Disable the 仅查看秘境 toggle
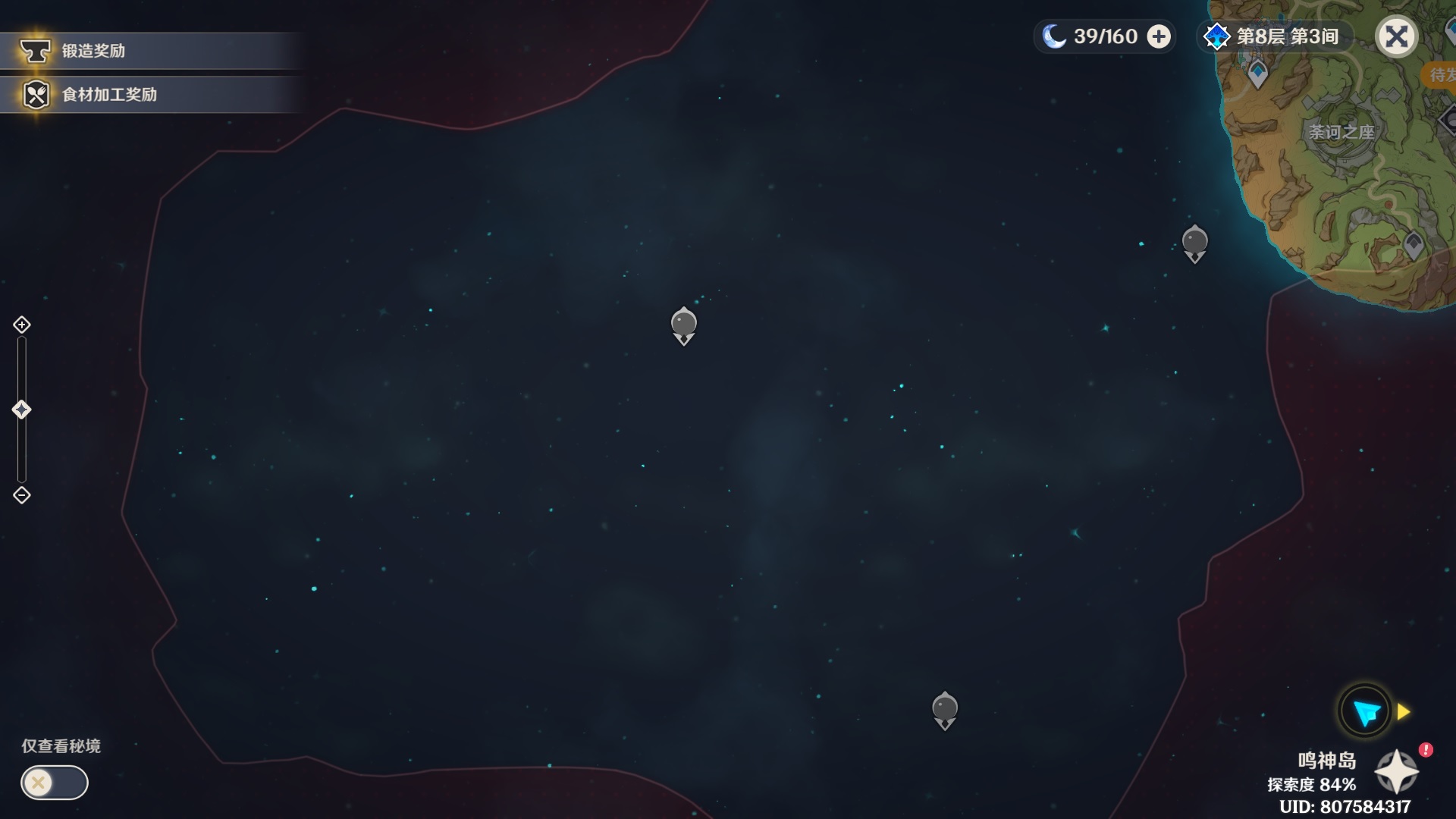 pyautogui.click(x=52, y=783)
